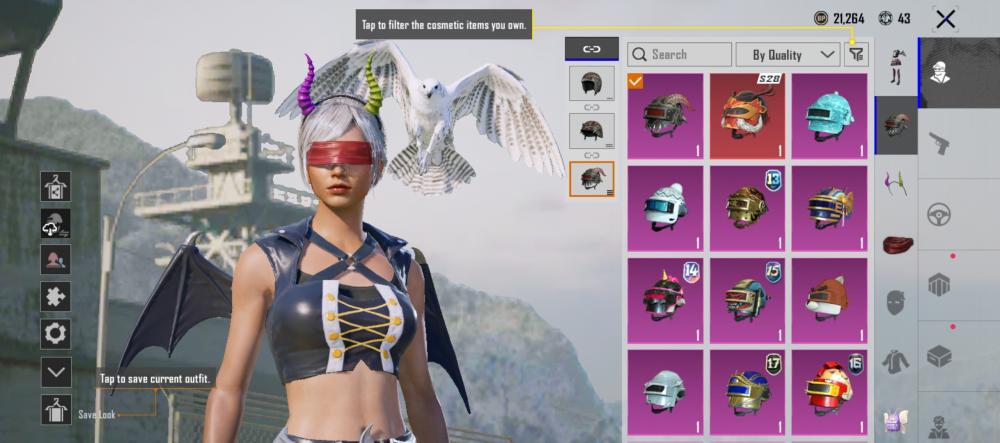Screen dimensions: 1000x443
Task: Select the white beanie helmet with blue visor
Action: pyautogui.click(x=667, y=207)
